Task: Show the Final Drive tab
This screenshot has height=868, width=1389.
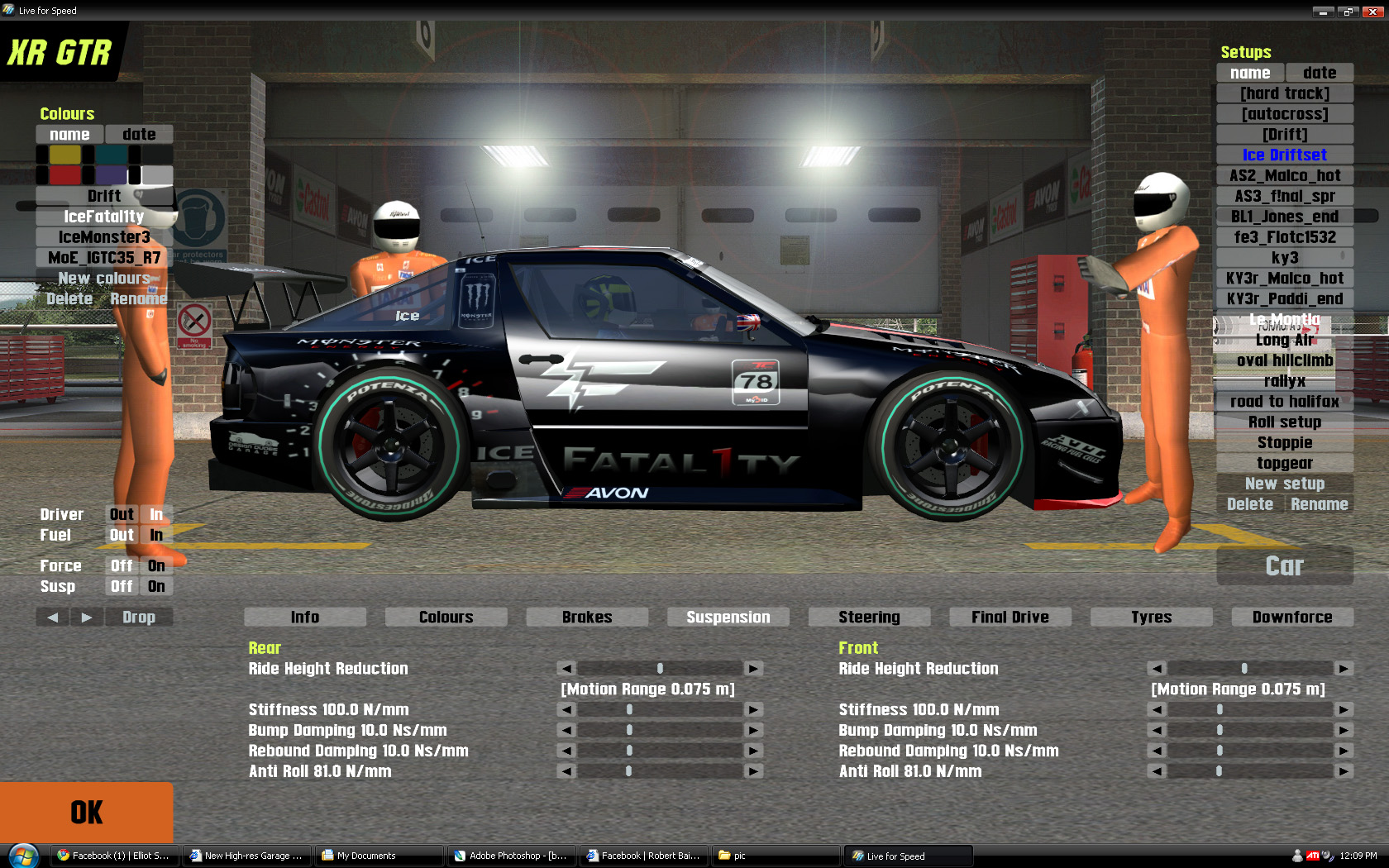Action: point(1010,617)
